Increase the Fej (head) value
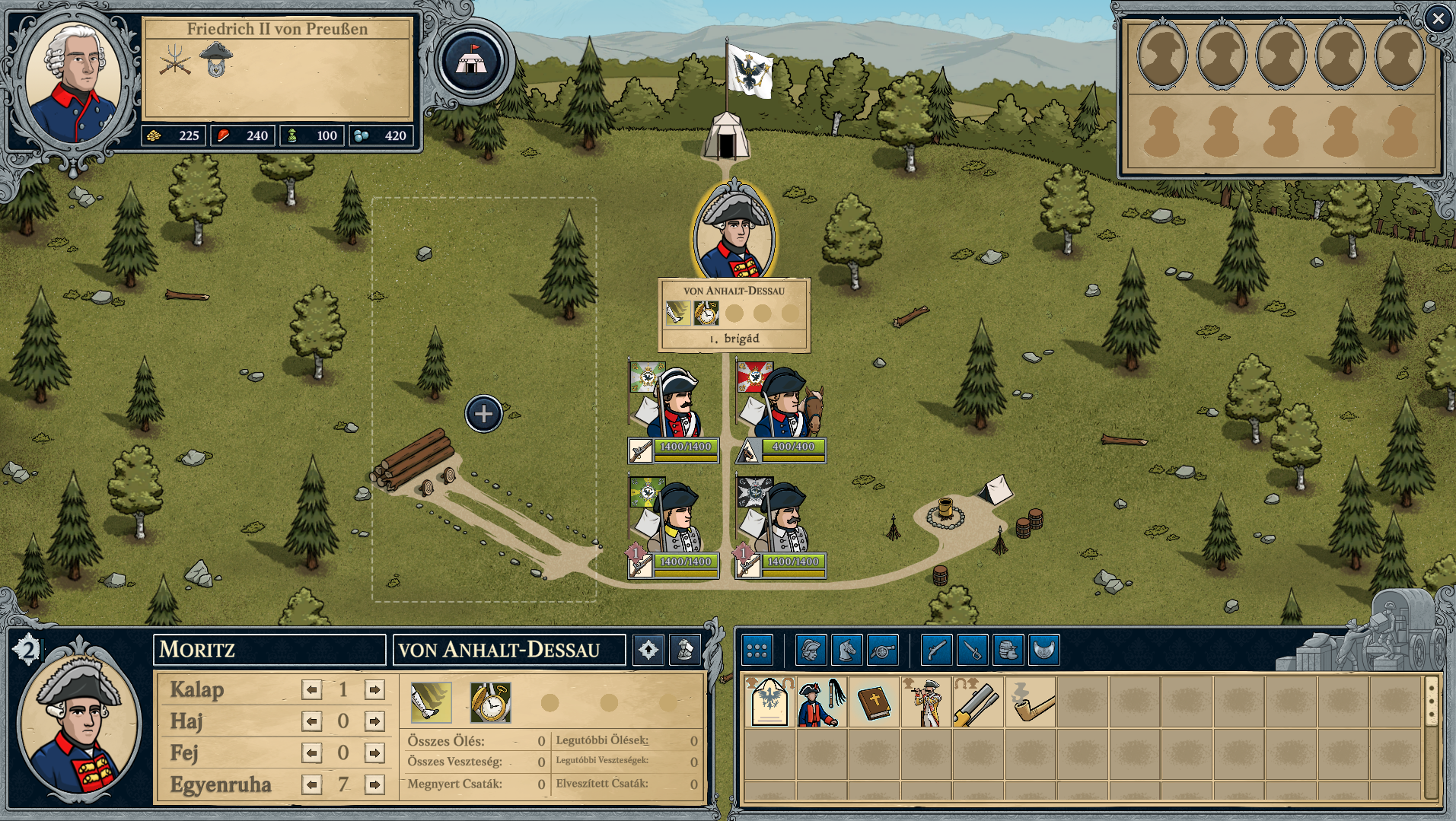This screenshot has width=1456, height=821. point(374,753)
